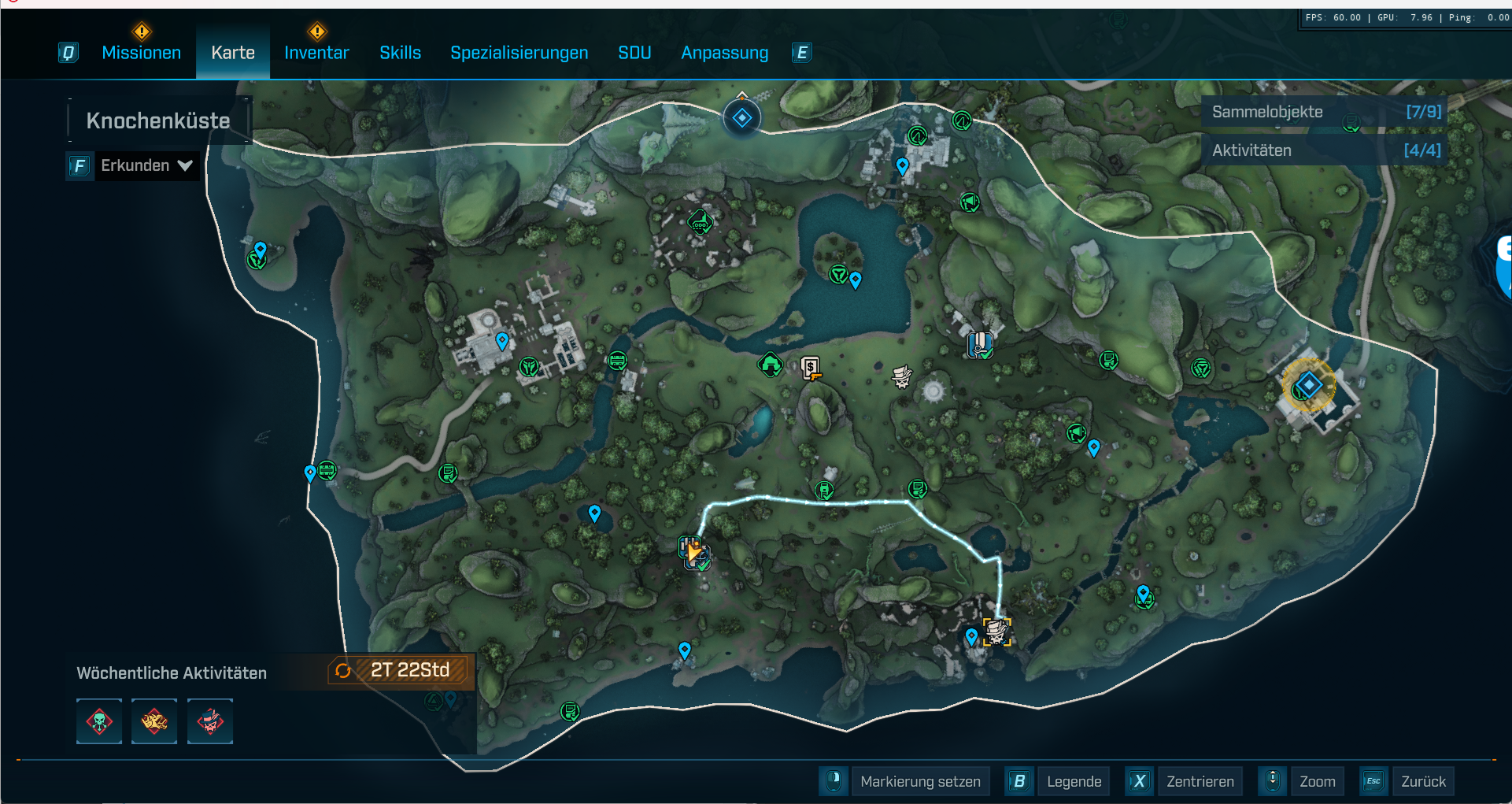This screenshot has width=1512, height=804.
Task: Click the Sammelobjekte tracker row
Action: (1325, 112)
